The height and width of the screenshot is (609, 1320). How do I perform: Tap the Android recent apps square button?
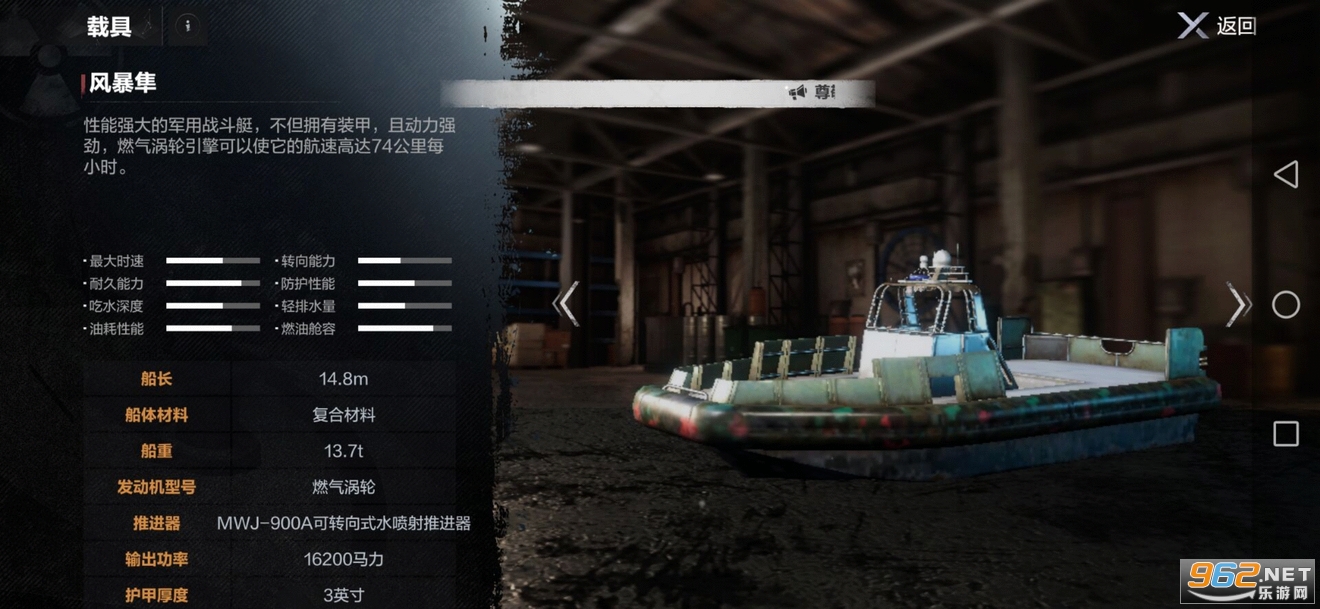pyautogui.click(x=1286, y=434)
